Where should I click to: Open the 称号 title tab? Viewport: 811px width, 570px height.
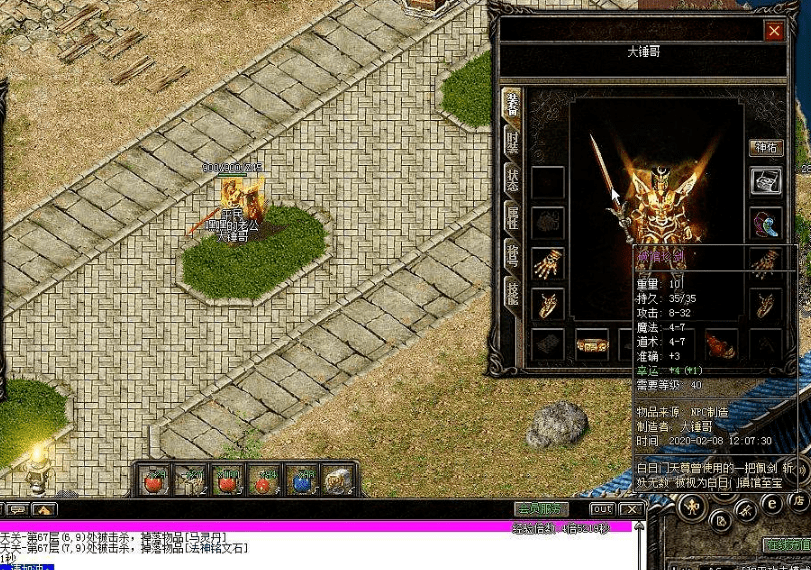tap(511, 254)
